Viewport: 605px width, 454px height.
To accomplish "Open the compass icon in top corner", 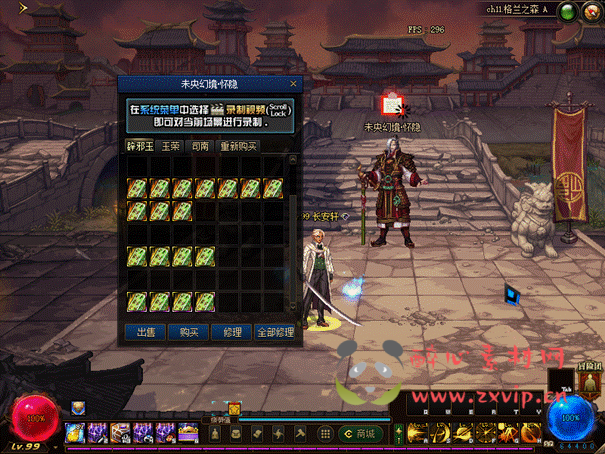I will (590, 12).
